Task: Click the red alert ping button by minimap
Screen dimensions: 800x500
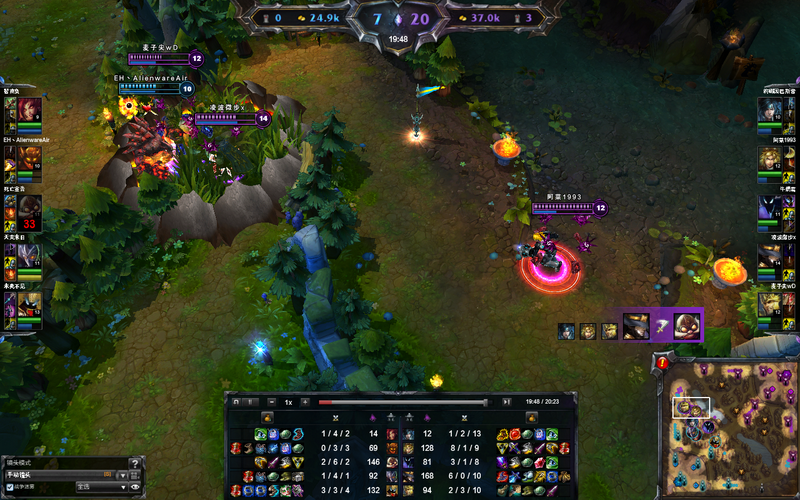Action: tap(663, 363)
